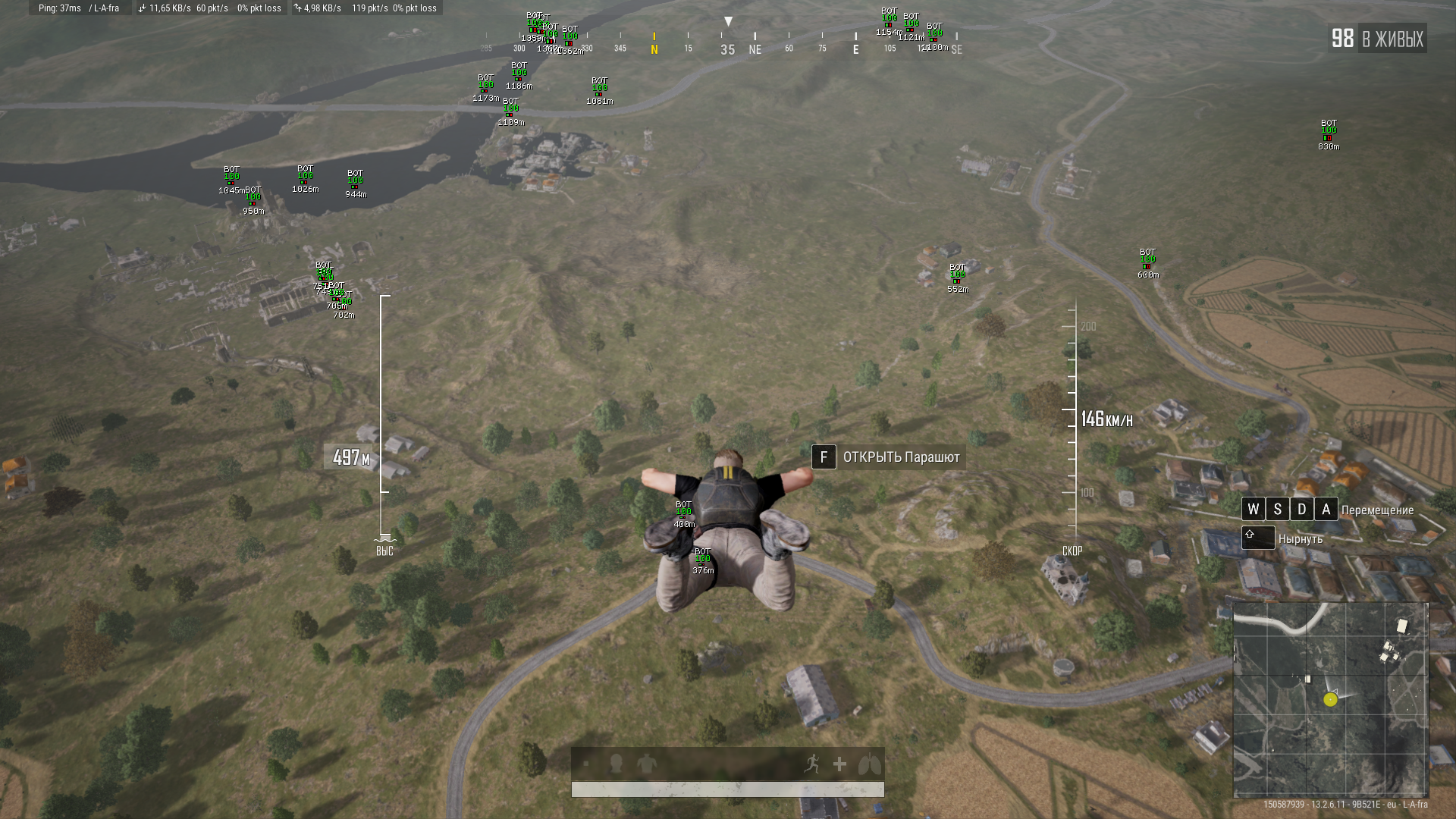Click the running figure status icon
Screen dimensions: 1456x819
(811, 764)
